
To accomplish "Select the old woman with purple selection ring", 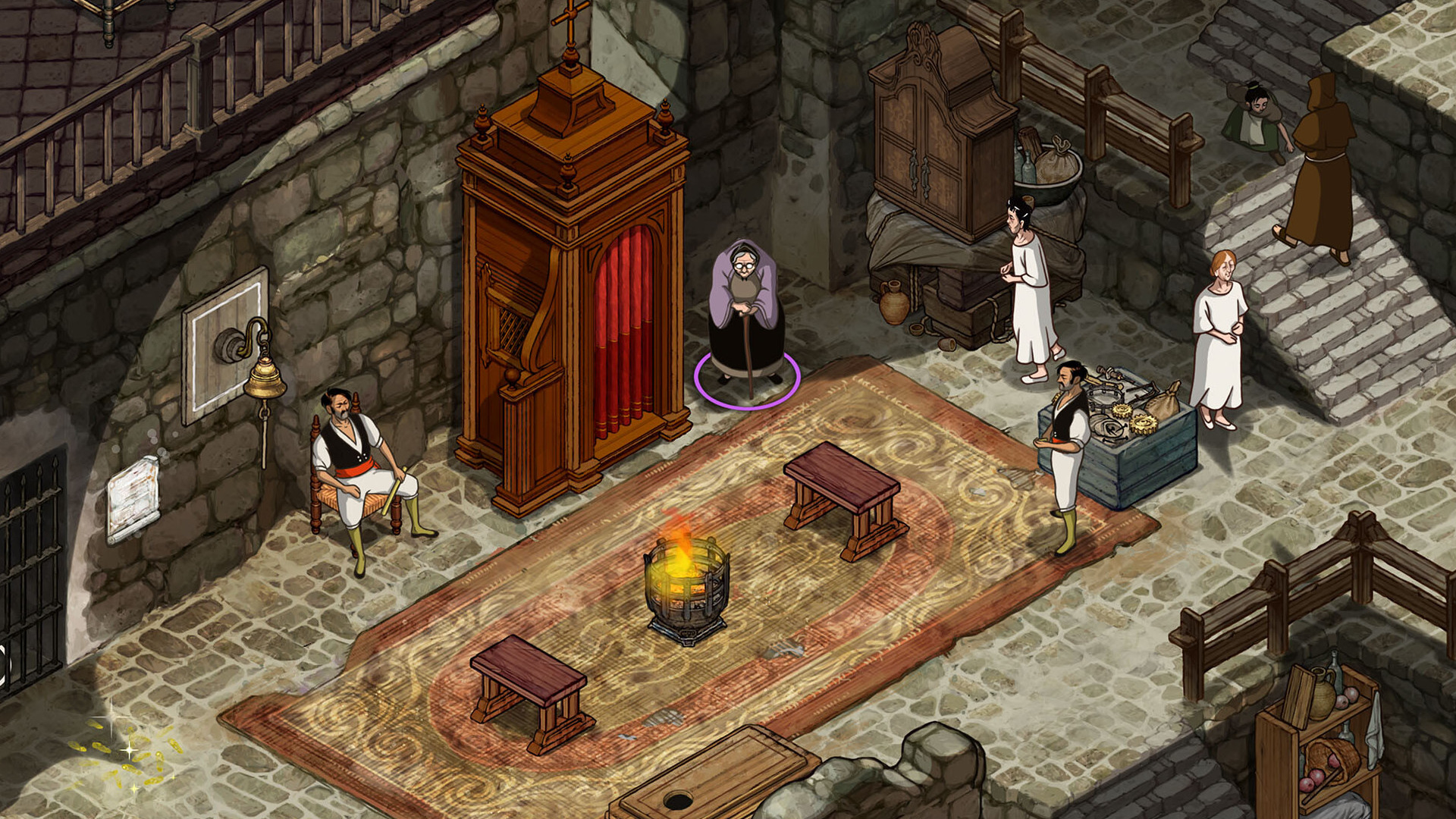I will pos(745,315).
